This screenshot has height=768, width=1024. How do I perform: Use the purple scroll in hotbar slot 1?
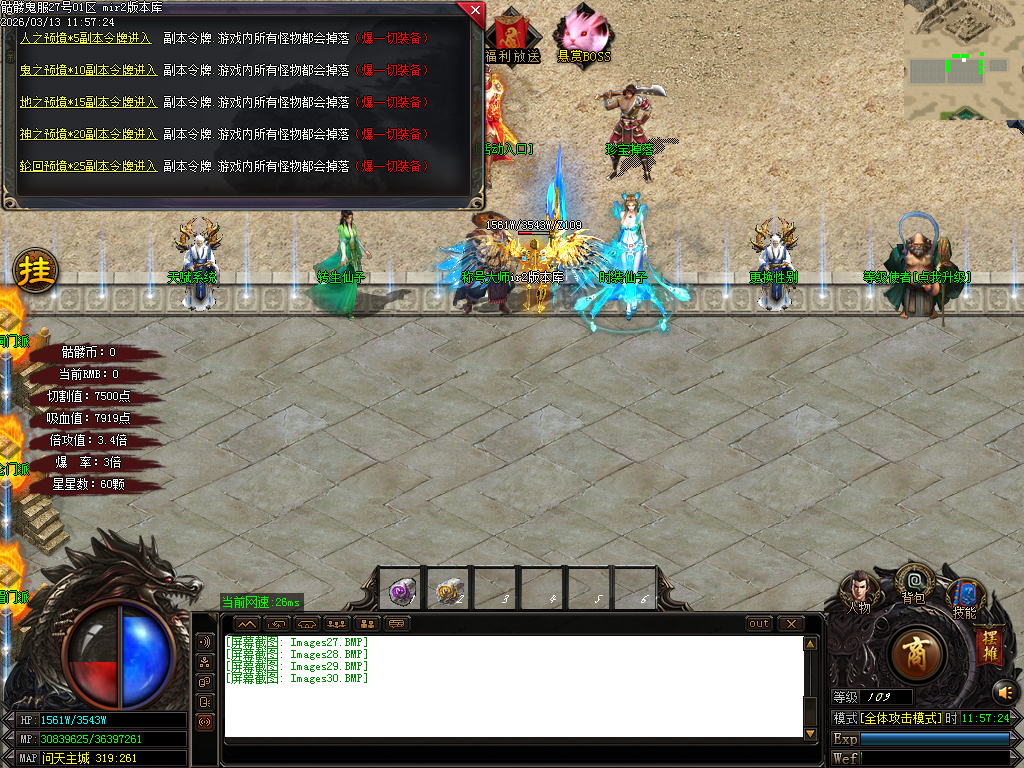403,592
